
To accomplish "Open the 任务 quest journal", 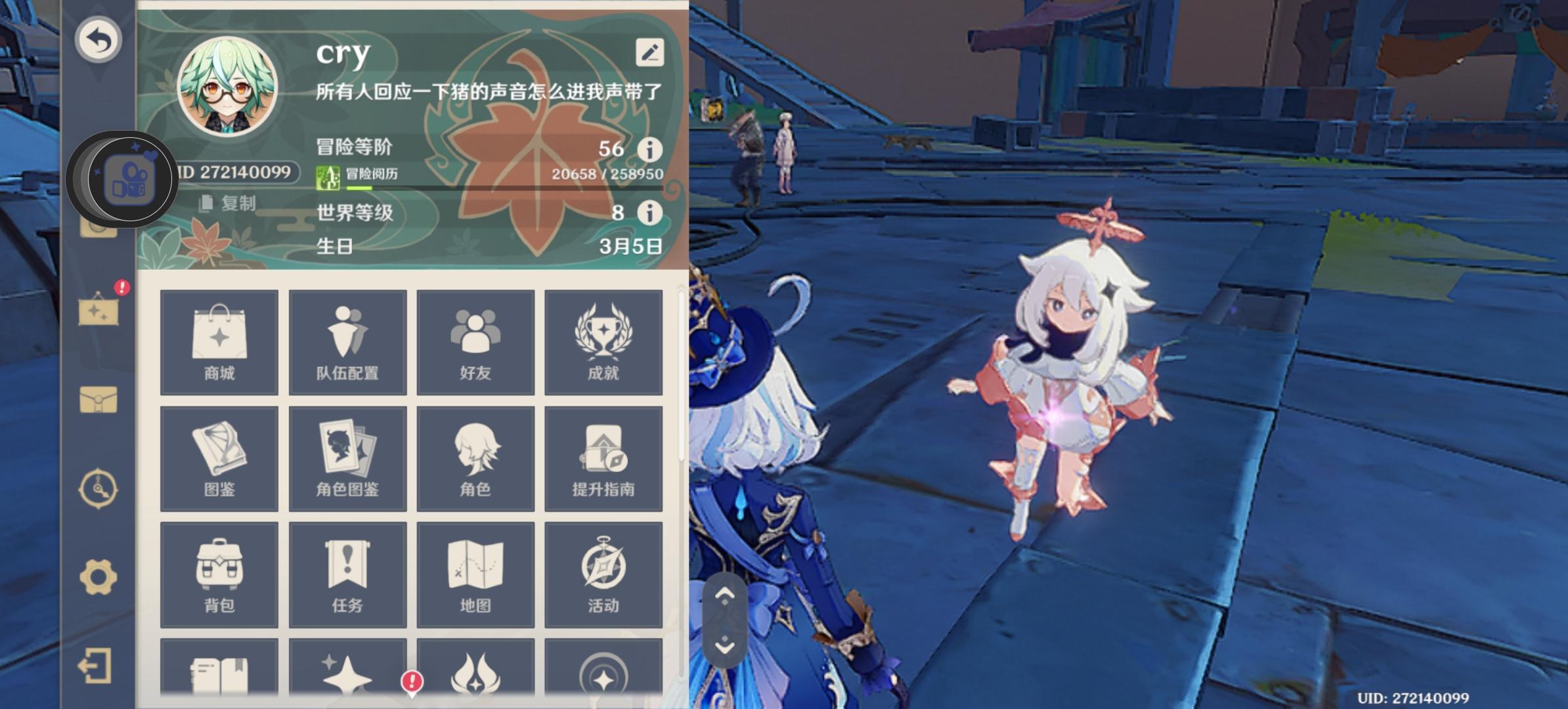I will [347, 573].
